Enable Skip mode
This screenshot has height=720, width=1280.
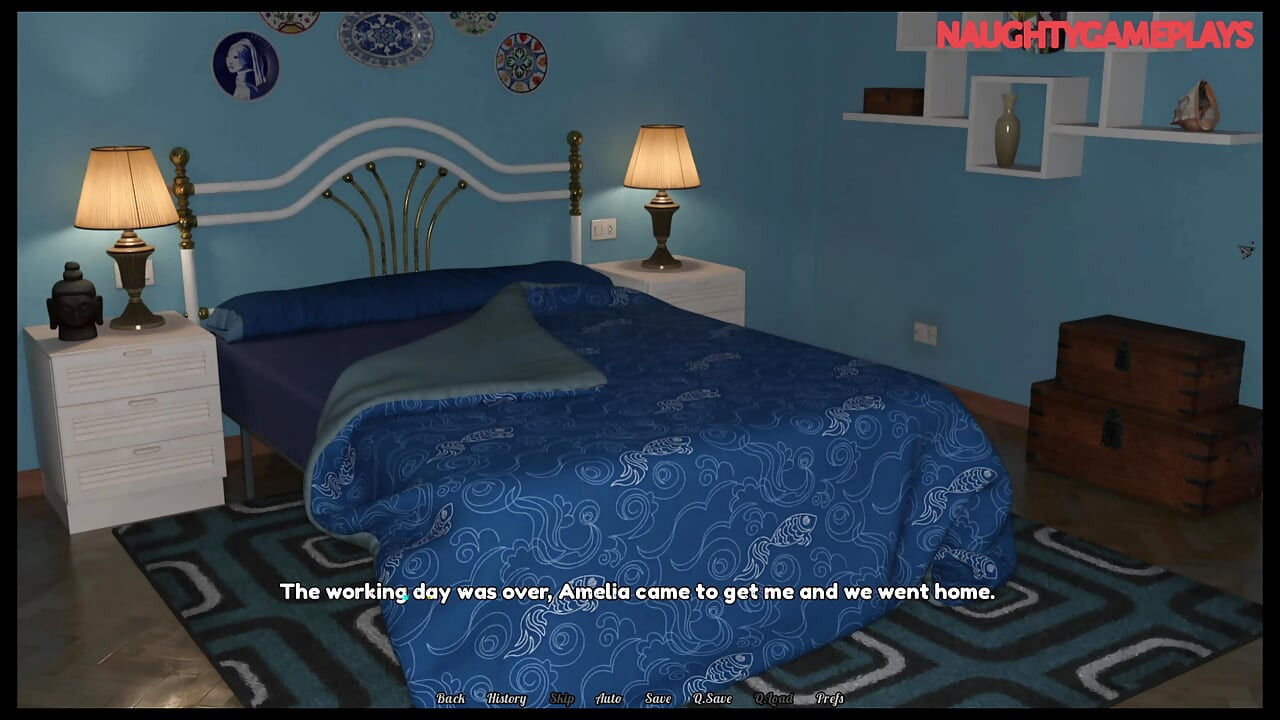(561, 699)
